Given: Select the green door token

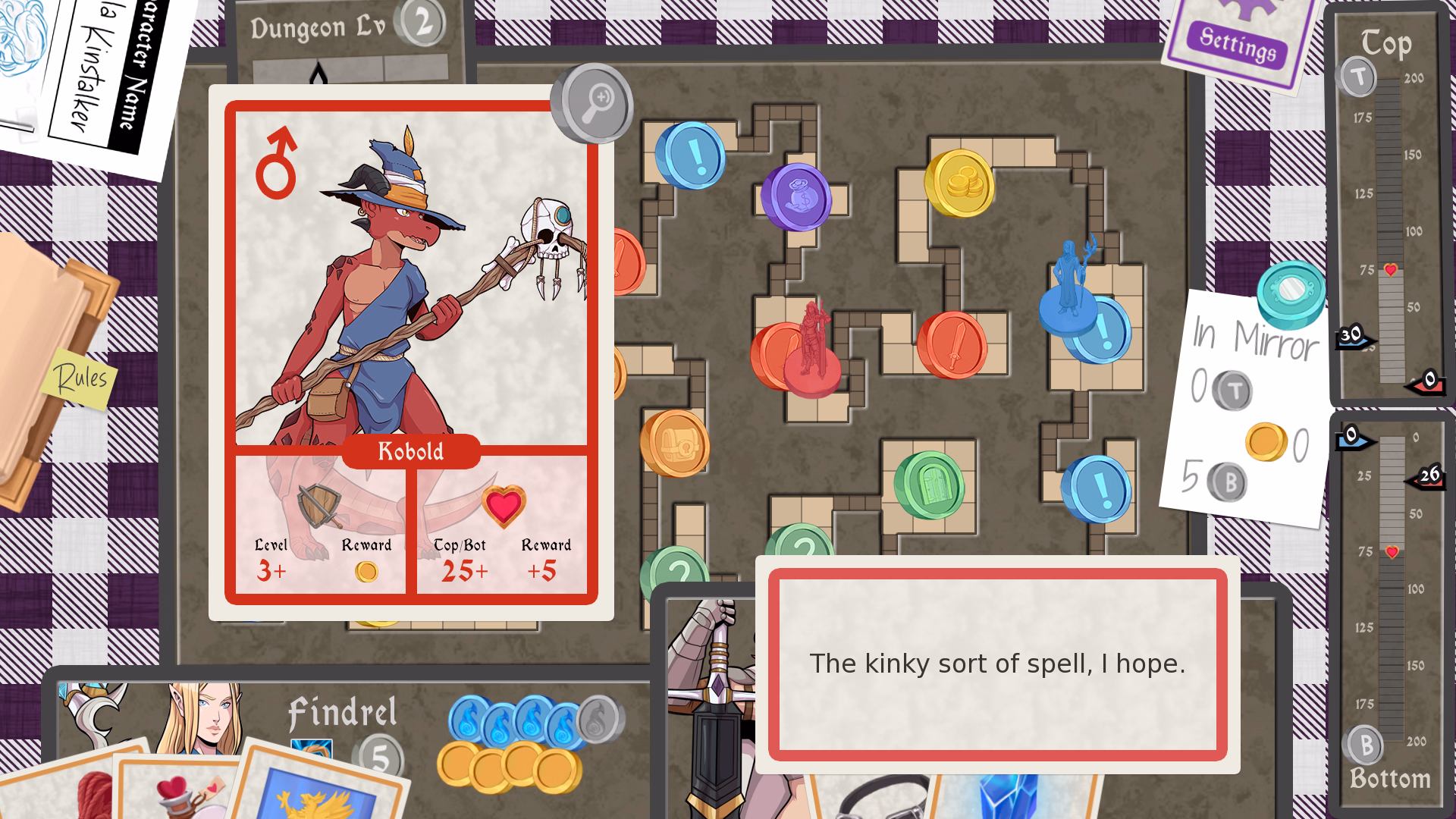Looking at the screenshot, I should pos(929,485).
